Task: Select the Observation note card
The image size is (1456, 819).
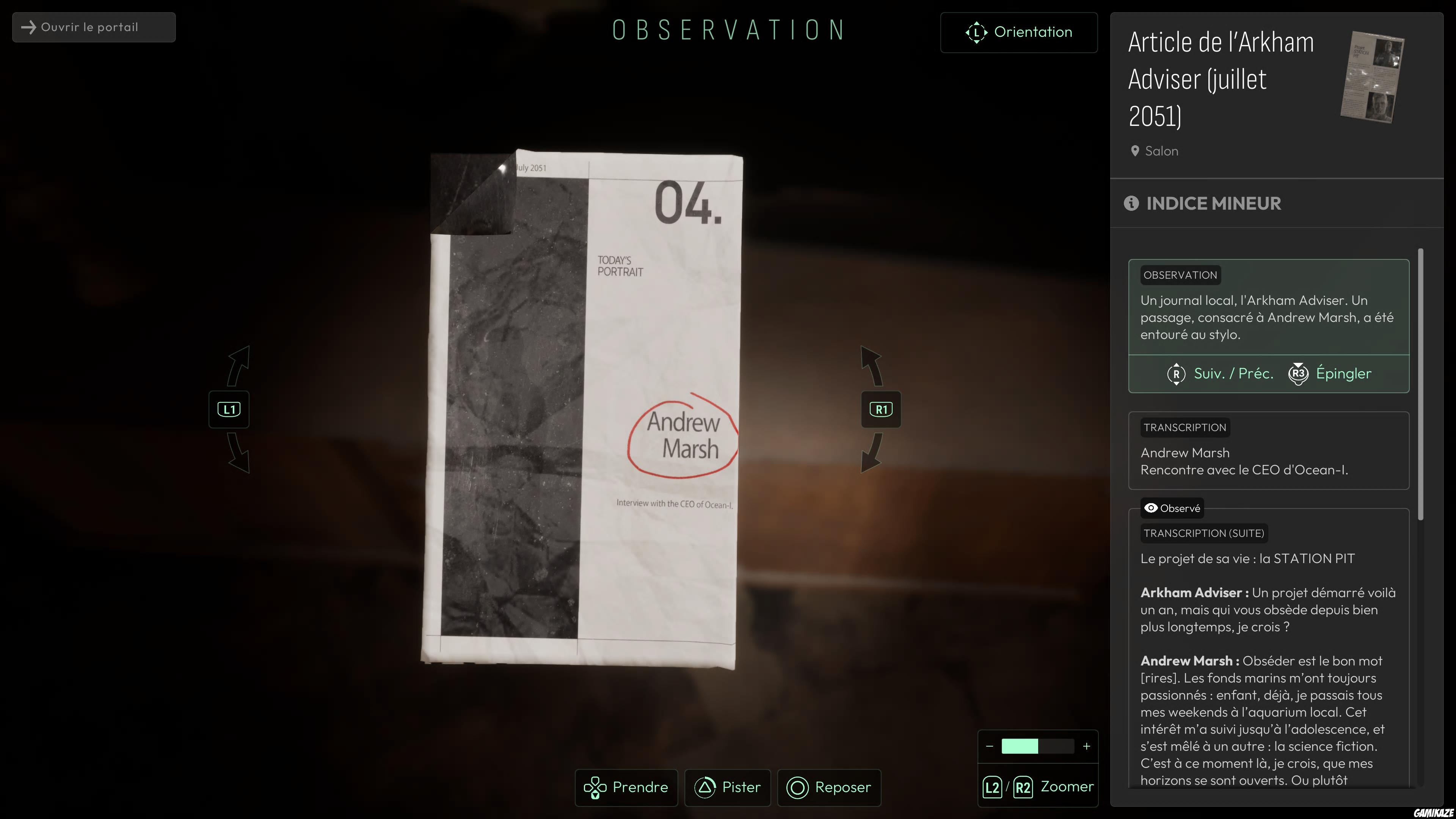Action: click(x=1268, y=308)
